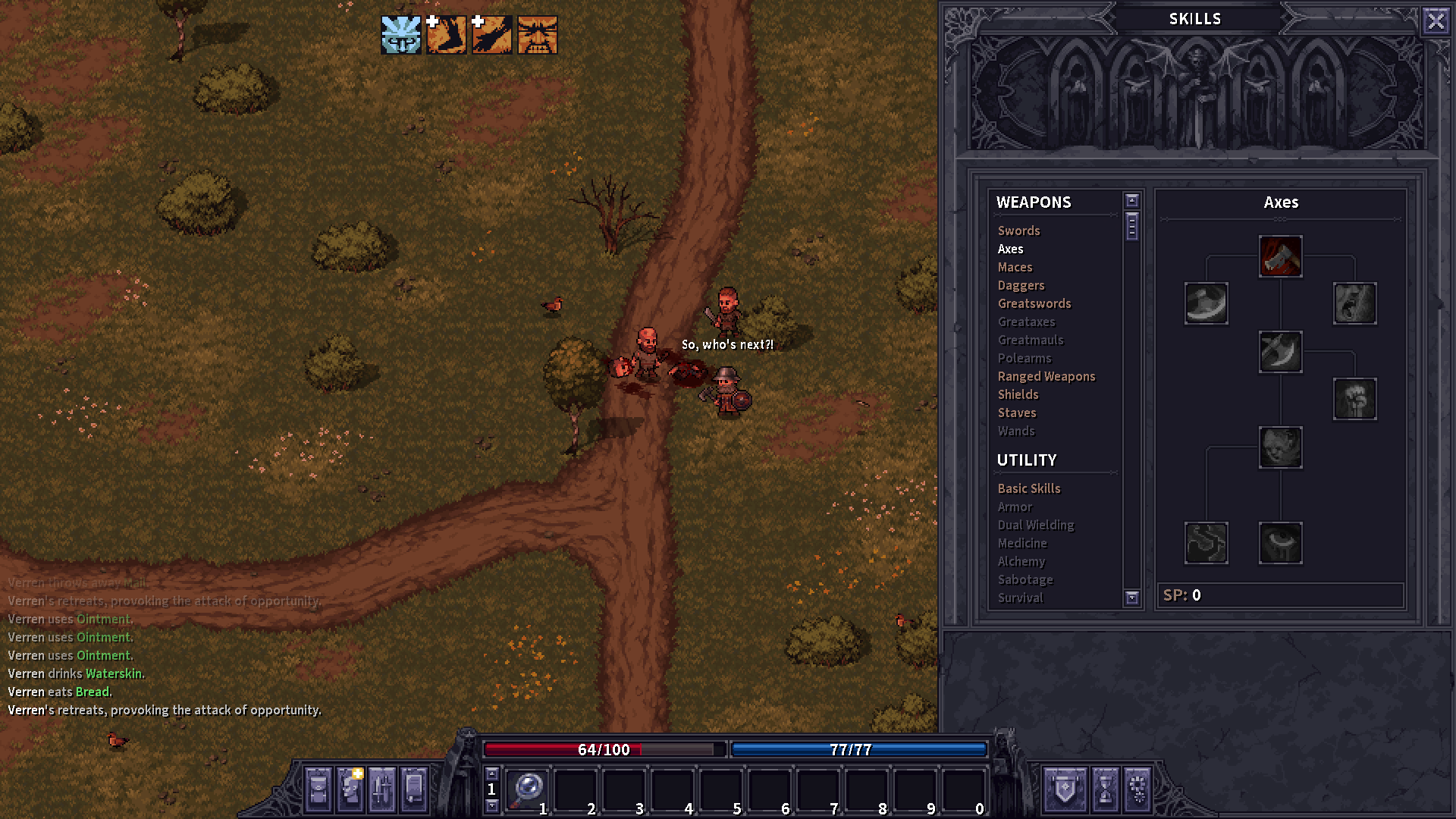Select the clenched fist skill node
The image size is (1456, 819).
click(x=1354, y=400)
